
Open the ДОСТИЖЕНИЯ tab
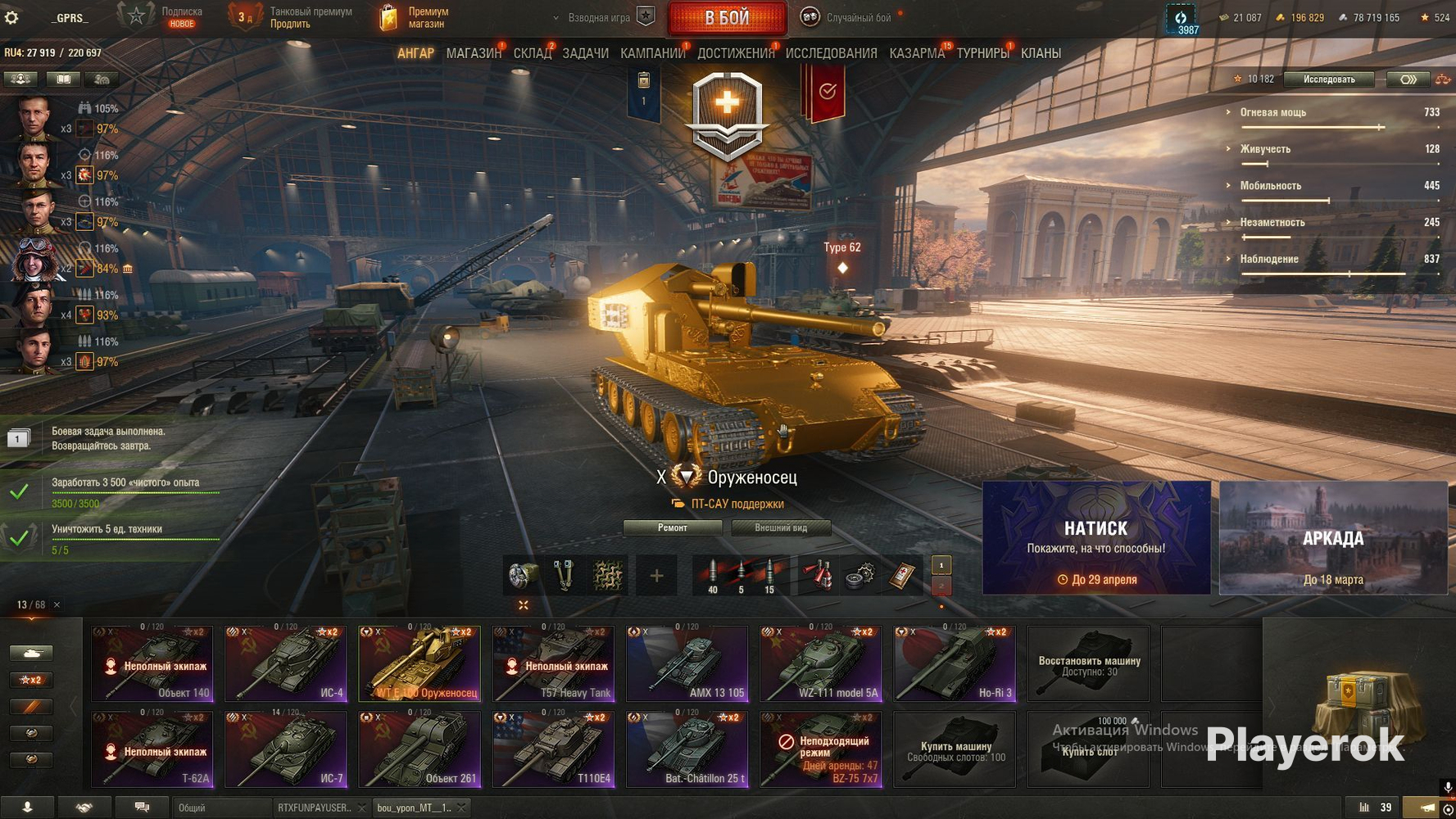(735, 53)
